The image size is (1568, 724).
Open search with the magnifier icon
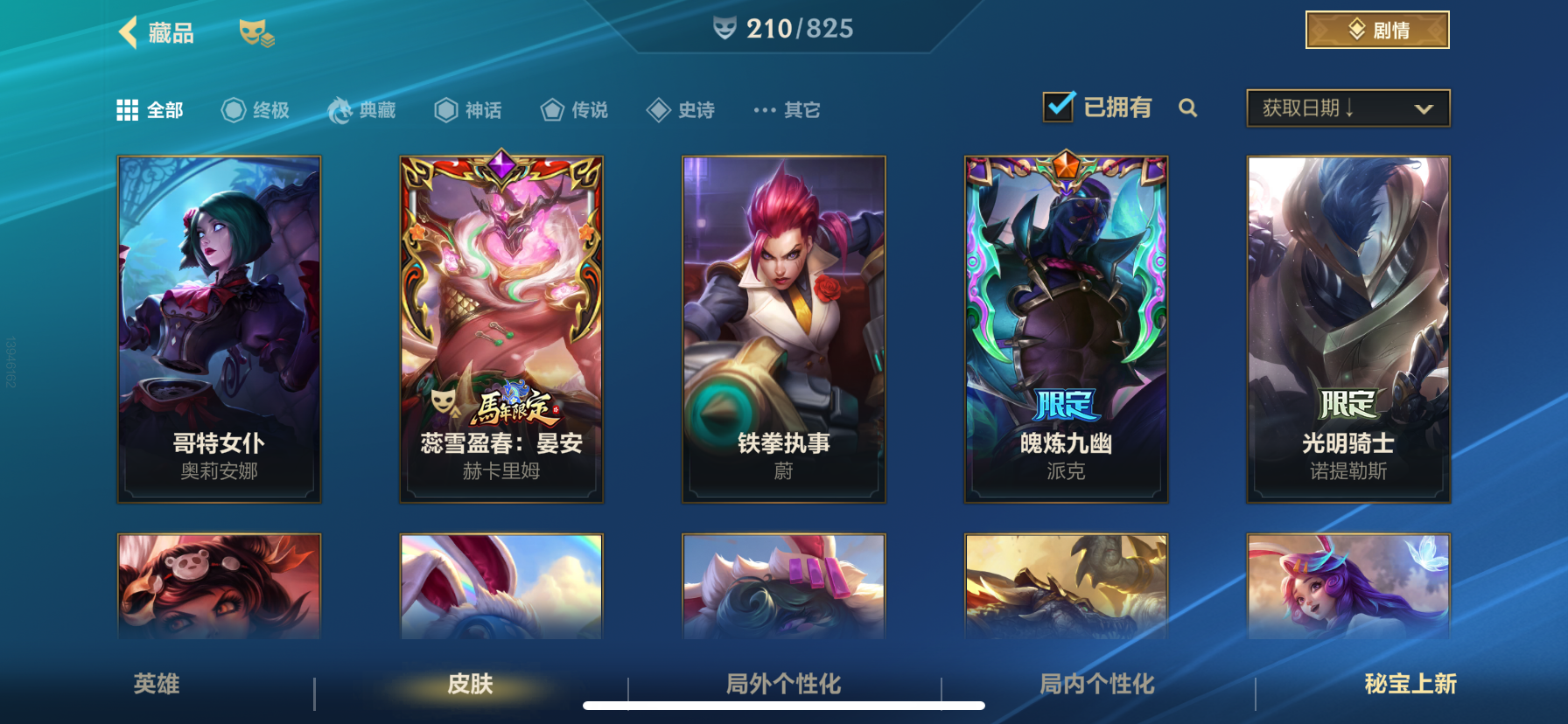pos(1187,108)
